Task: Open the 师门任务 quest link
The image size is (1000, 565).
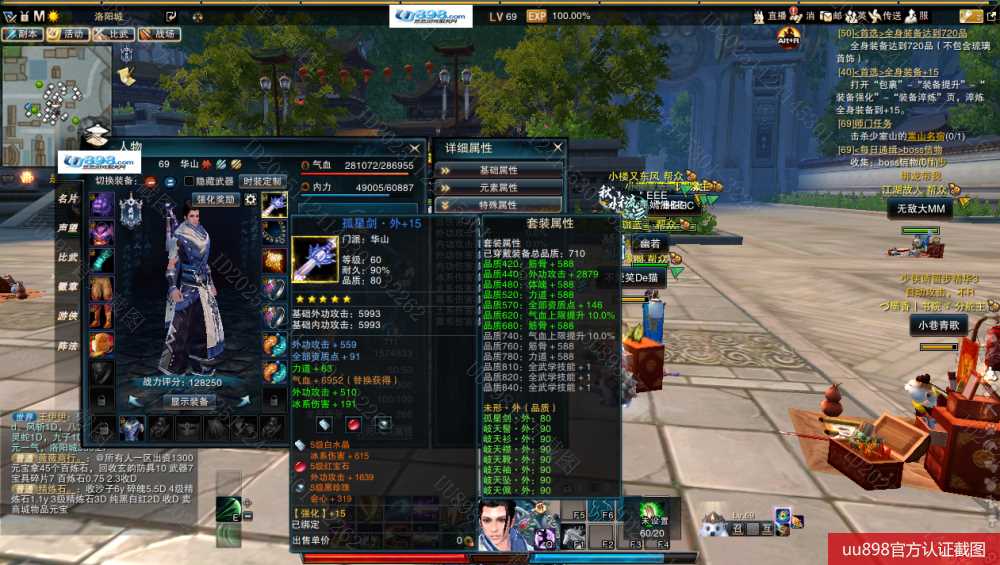Action: [x=878, y=123]
